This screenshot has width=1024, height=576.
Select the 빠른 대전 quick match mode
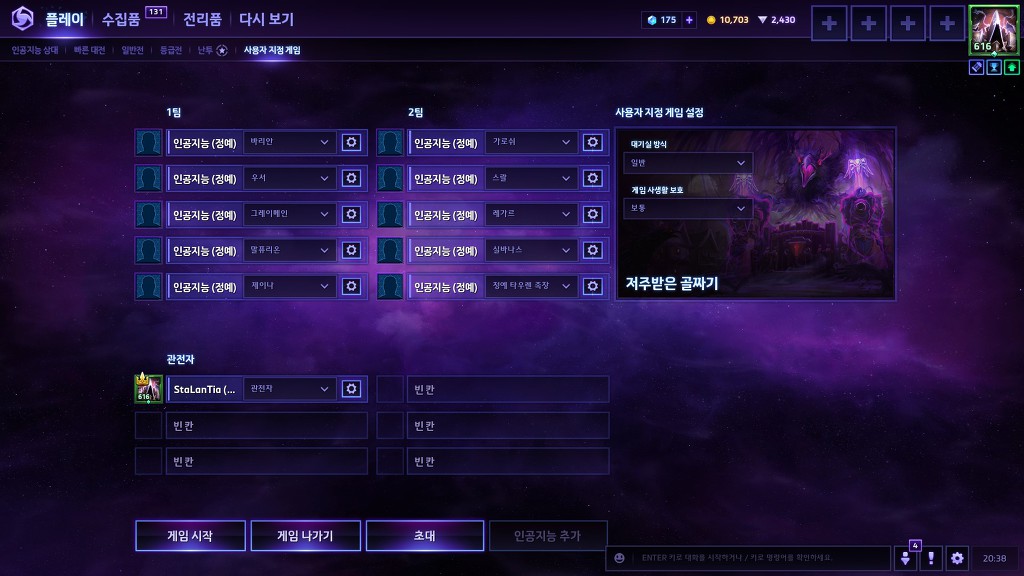[89, 50]
